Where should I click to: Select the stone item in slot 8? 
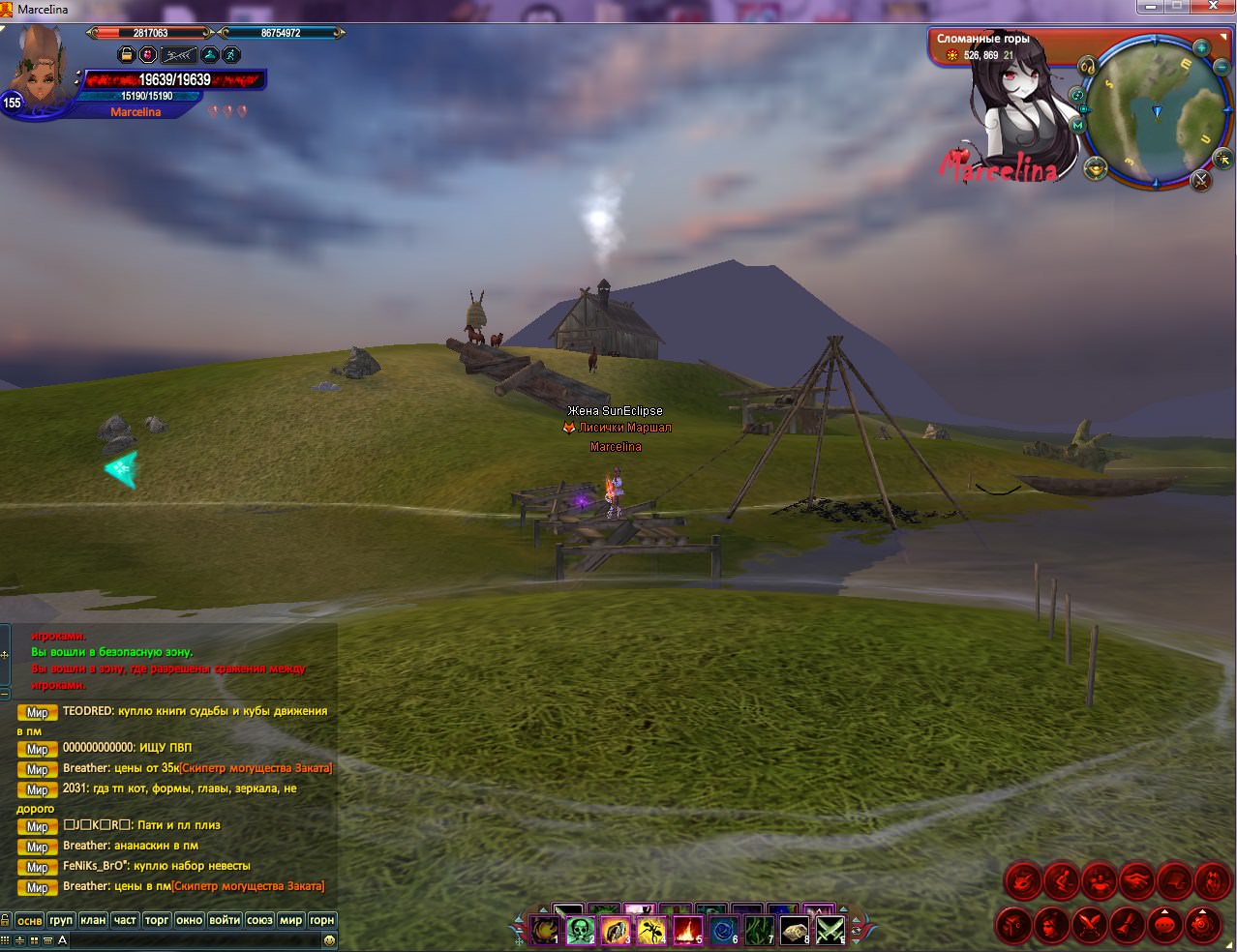pos(795,931)
